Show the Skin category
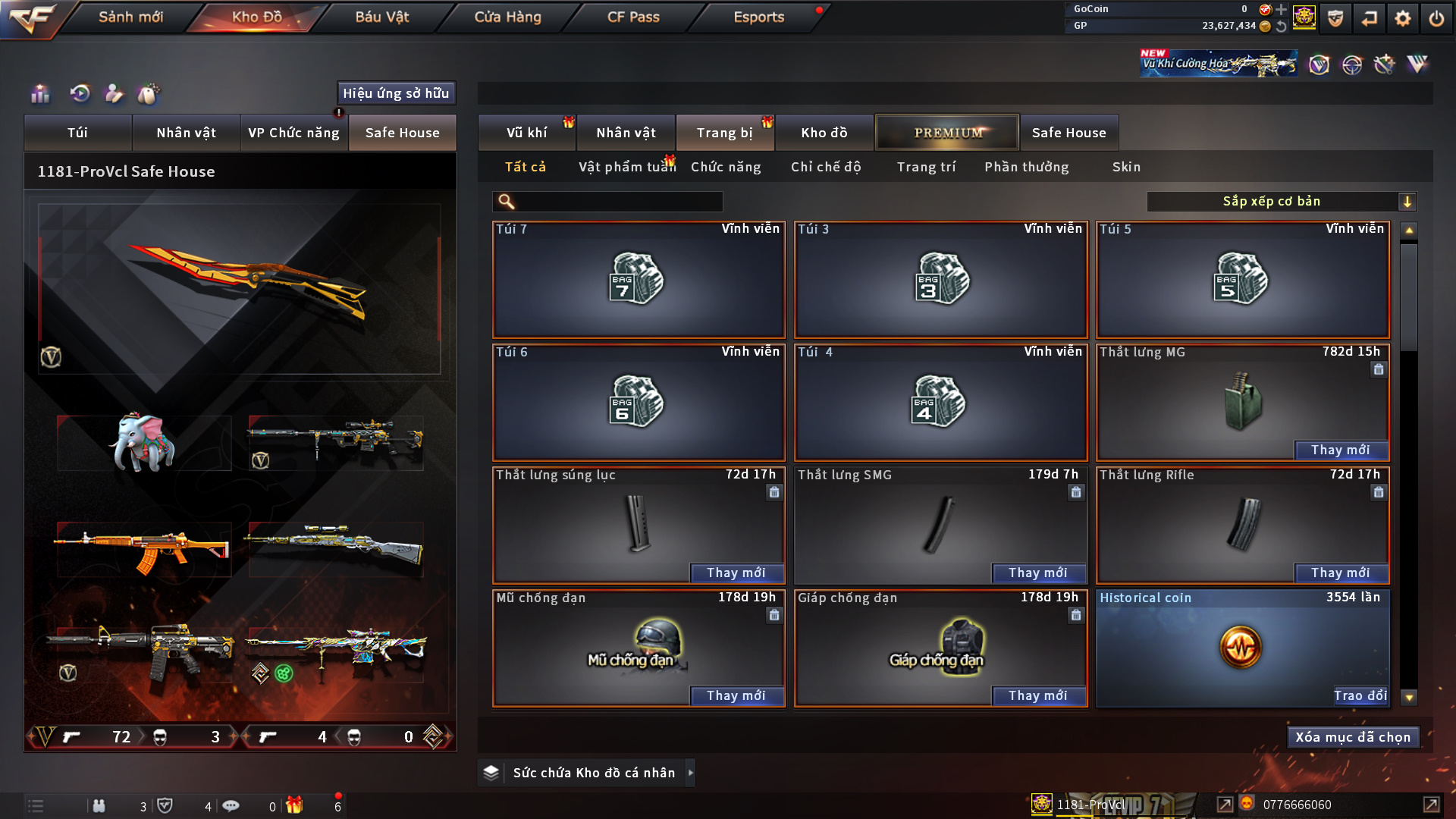The width and height of the screenshot is (1456, 819). (1126, 167)
